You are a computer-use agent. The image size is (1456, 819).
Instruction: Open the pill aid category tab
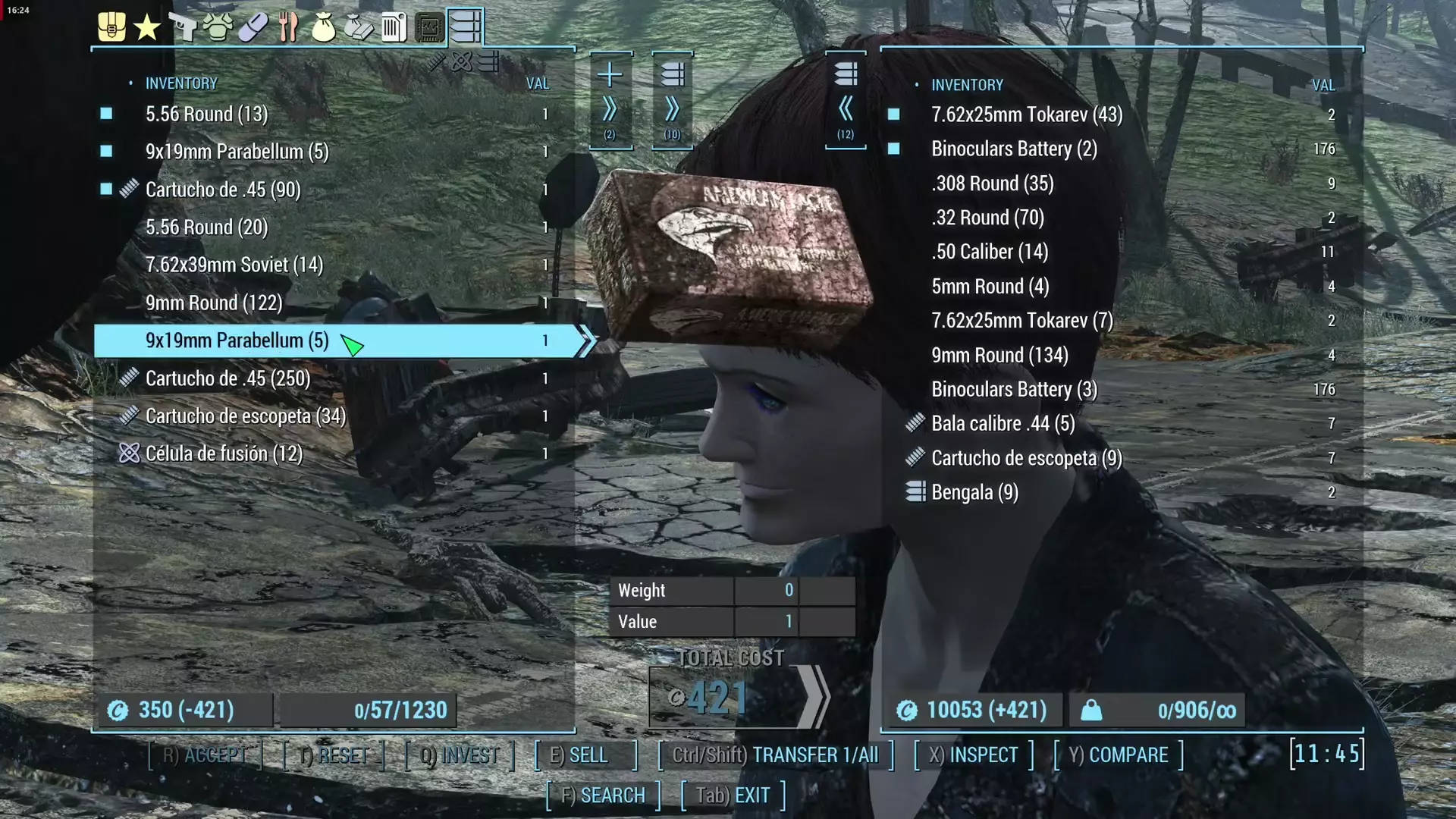click(x=253, y=28)
